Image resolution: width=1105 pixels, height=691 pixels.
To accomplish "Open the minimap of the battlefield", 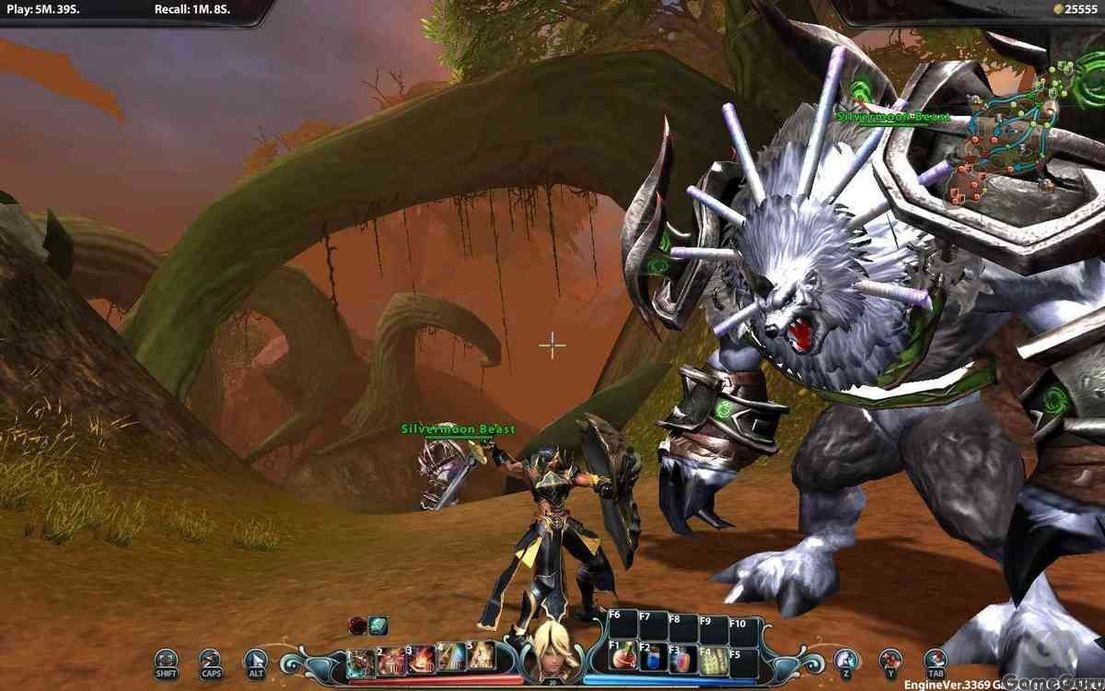I will click(x=1010, y=130).
